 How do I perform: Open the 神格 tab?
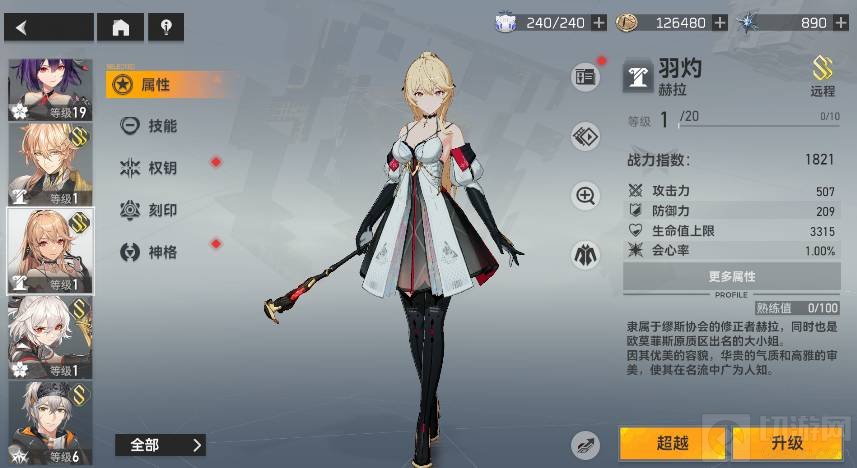(x=161, y=252)
